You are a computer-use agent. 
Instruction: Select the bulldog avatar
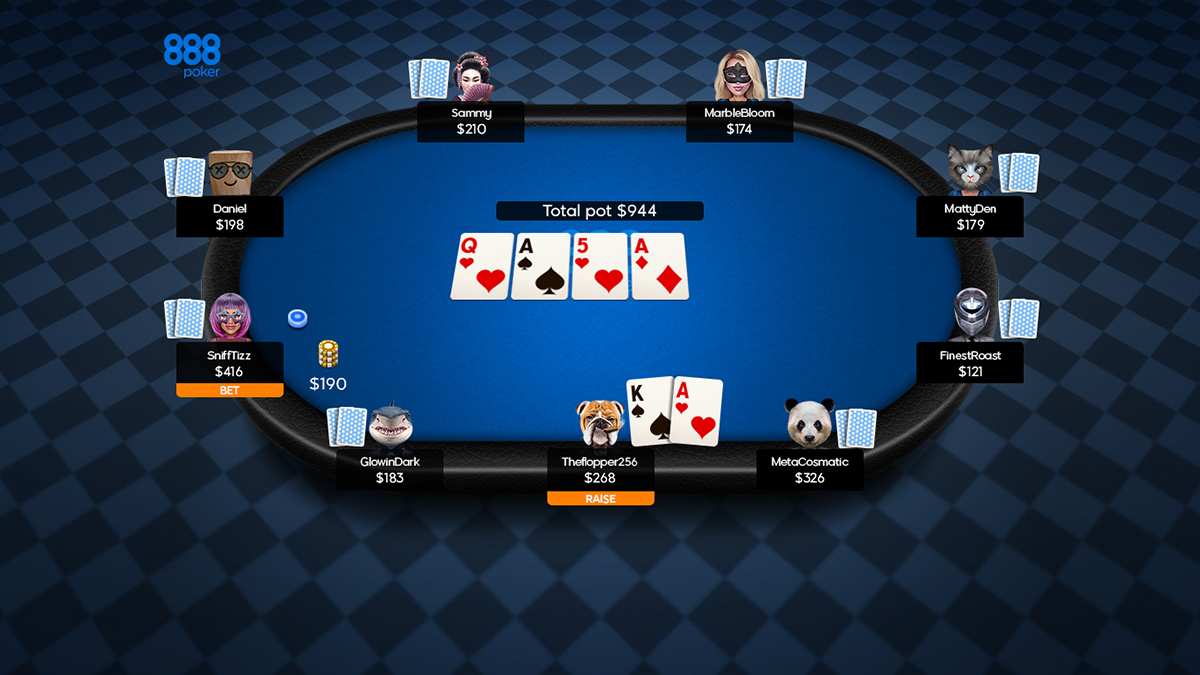click(x=600, y=422)
